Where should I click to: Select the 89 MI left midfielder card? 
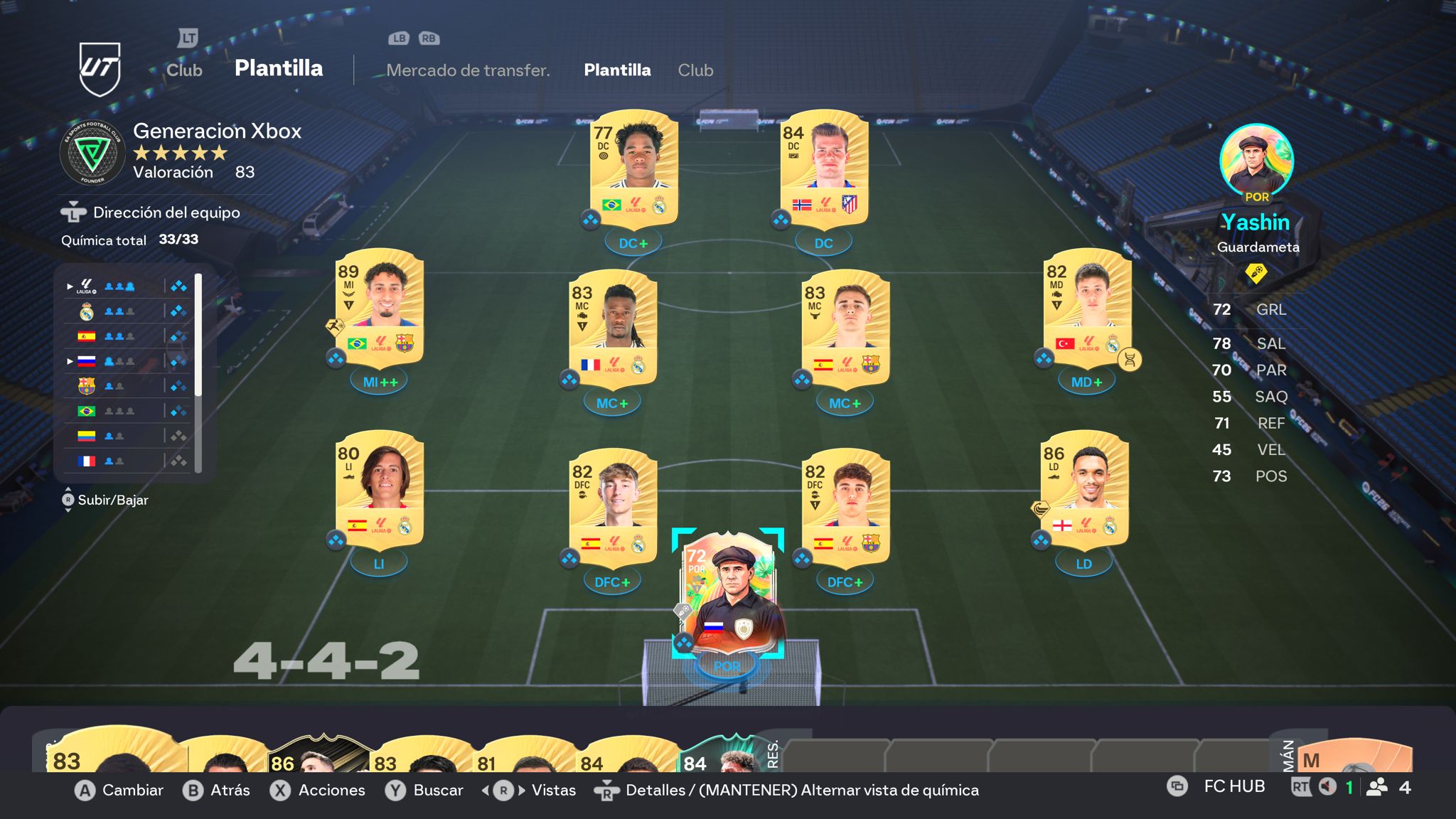380,307
